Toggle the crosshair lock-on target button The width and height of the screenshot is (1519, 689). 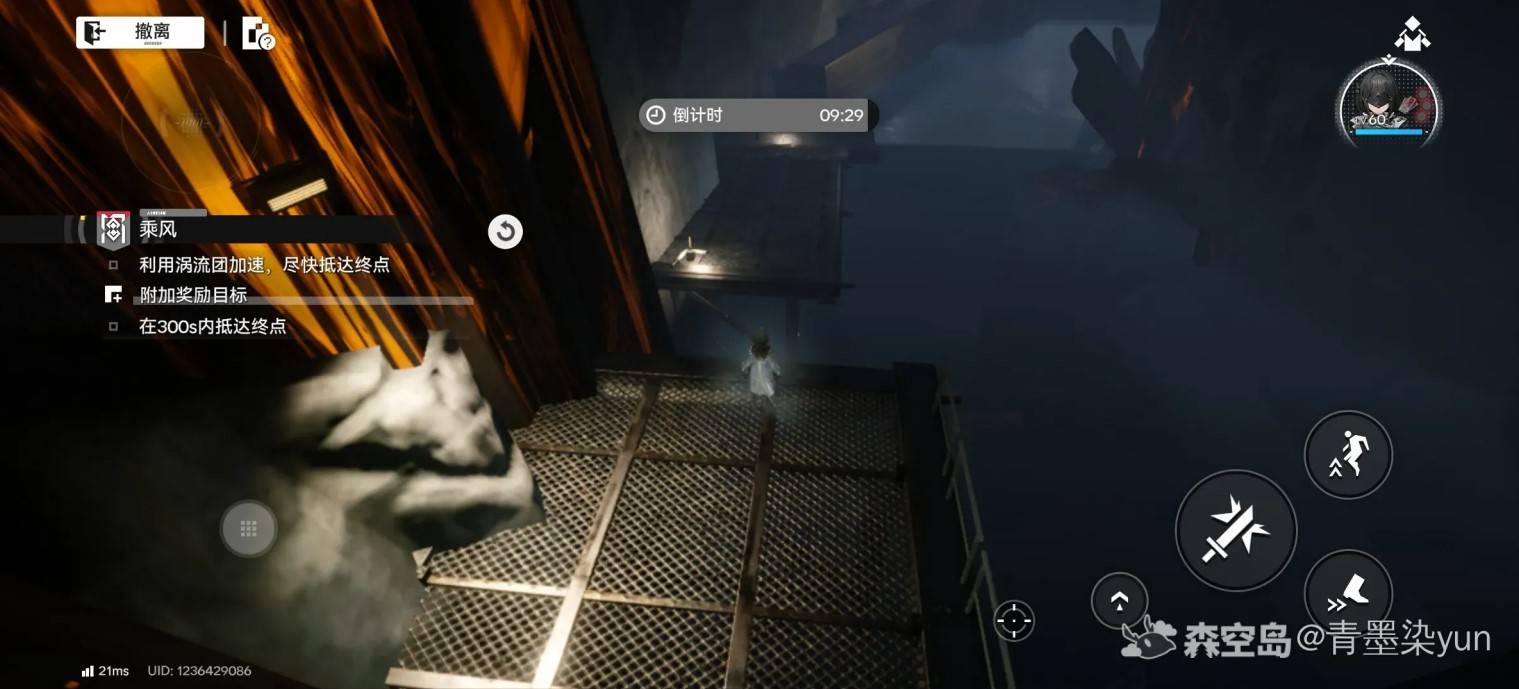coord(1013,621)
